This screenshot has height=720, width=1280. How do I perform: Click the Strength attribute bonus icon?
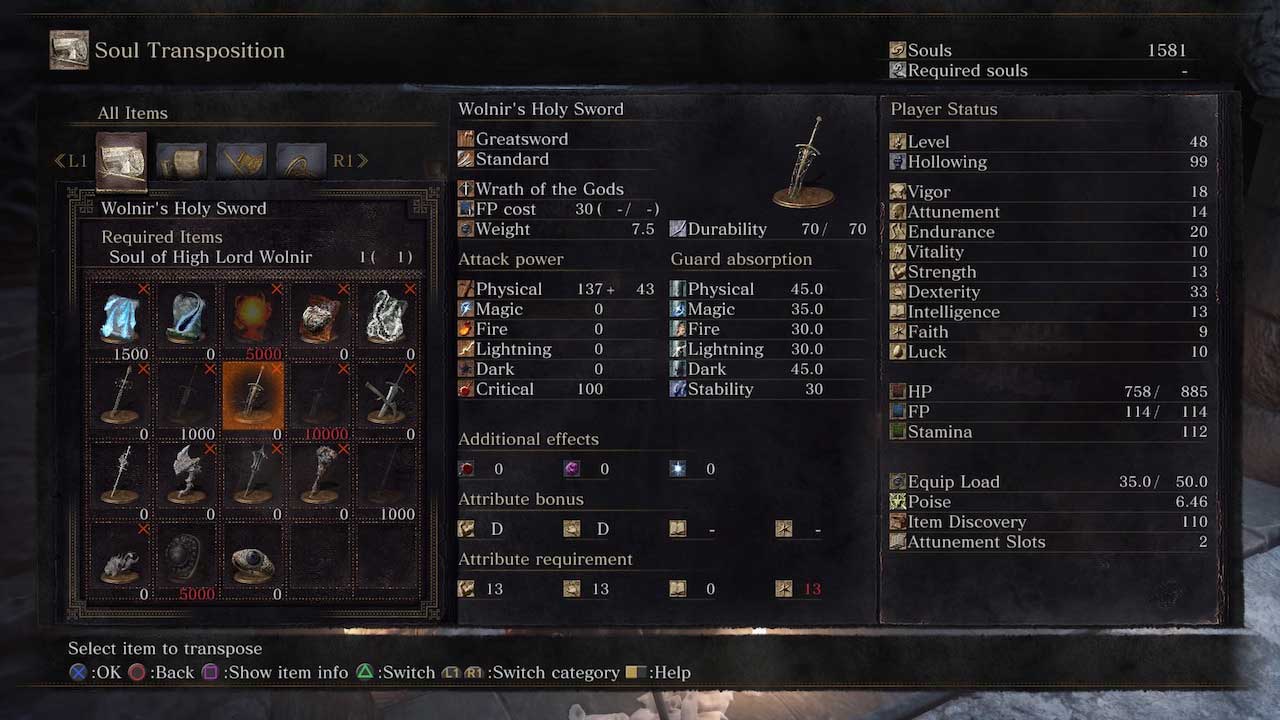[466, 528]
